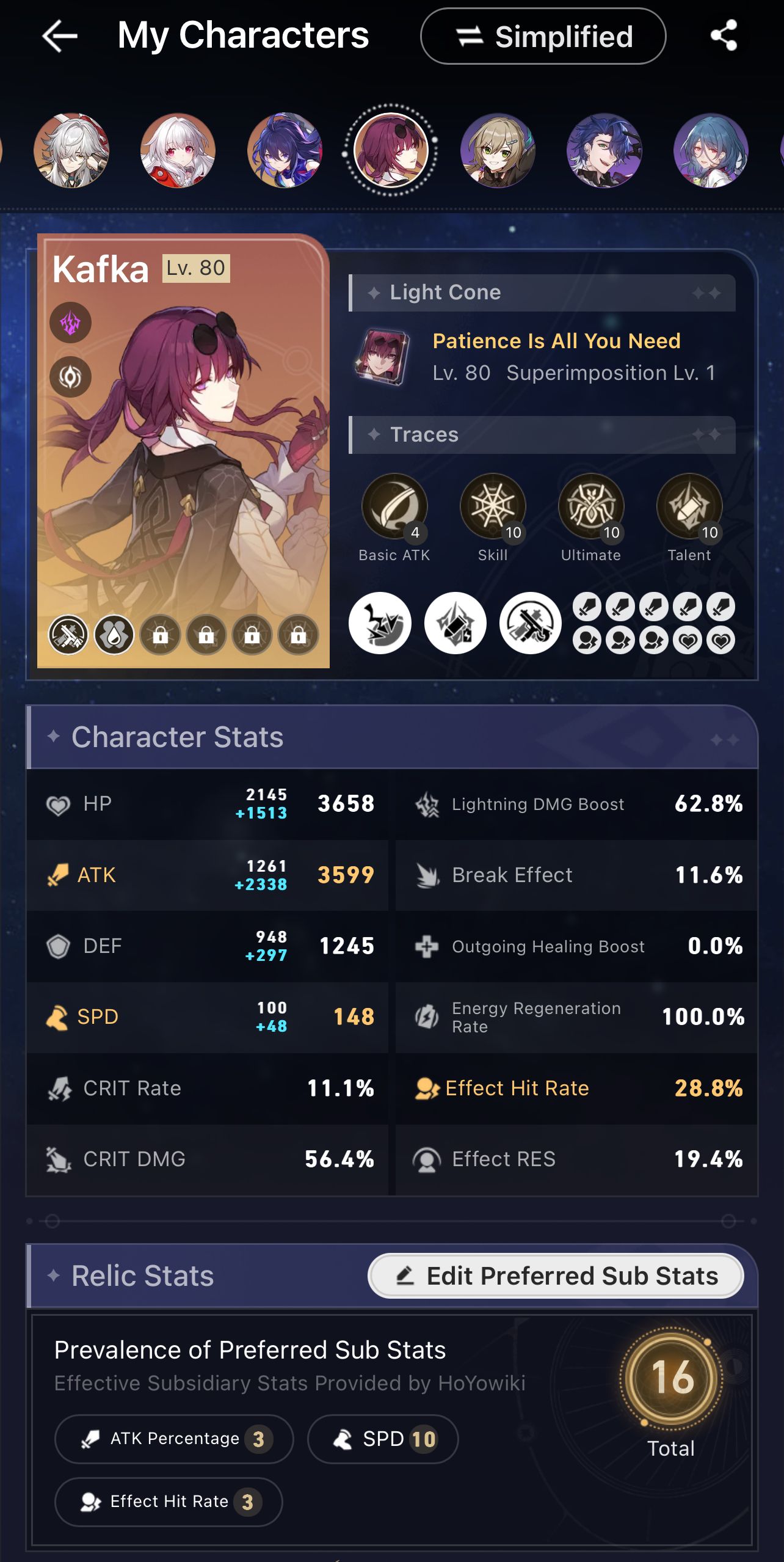
Task: Select the SPD 10 sub stat chip
Action: 383,1440
